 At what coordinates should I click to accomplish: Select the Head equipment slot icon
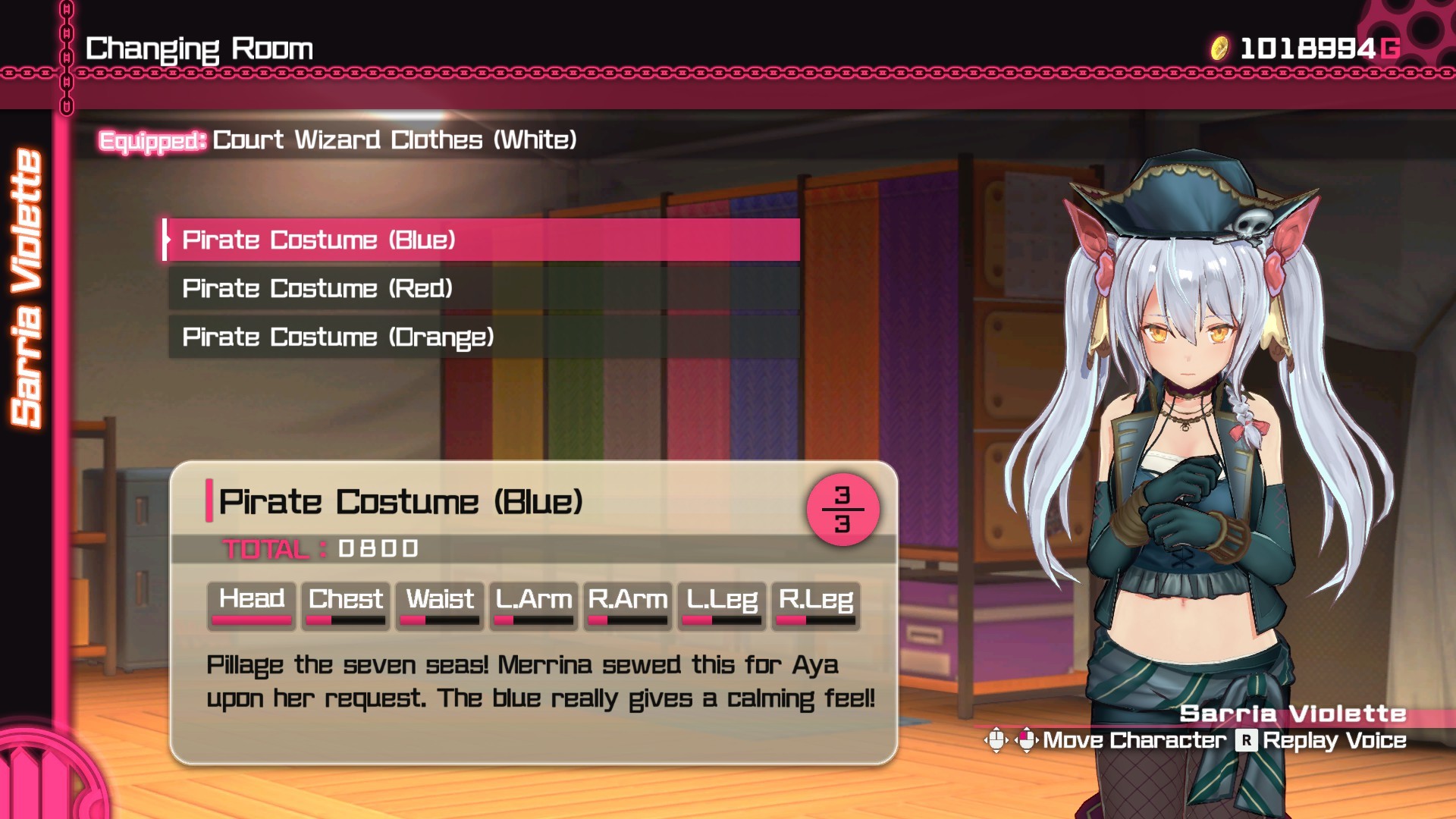[x=251, y=604]
